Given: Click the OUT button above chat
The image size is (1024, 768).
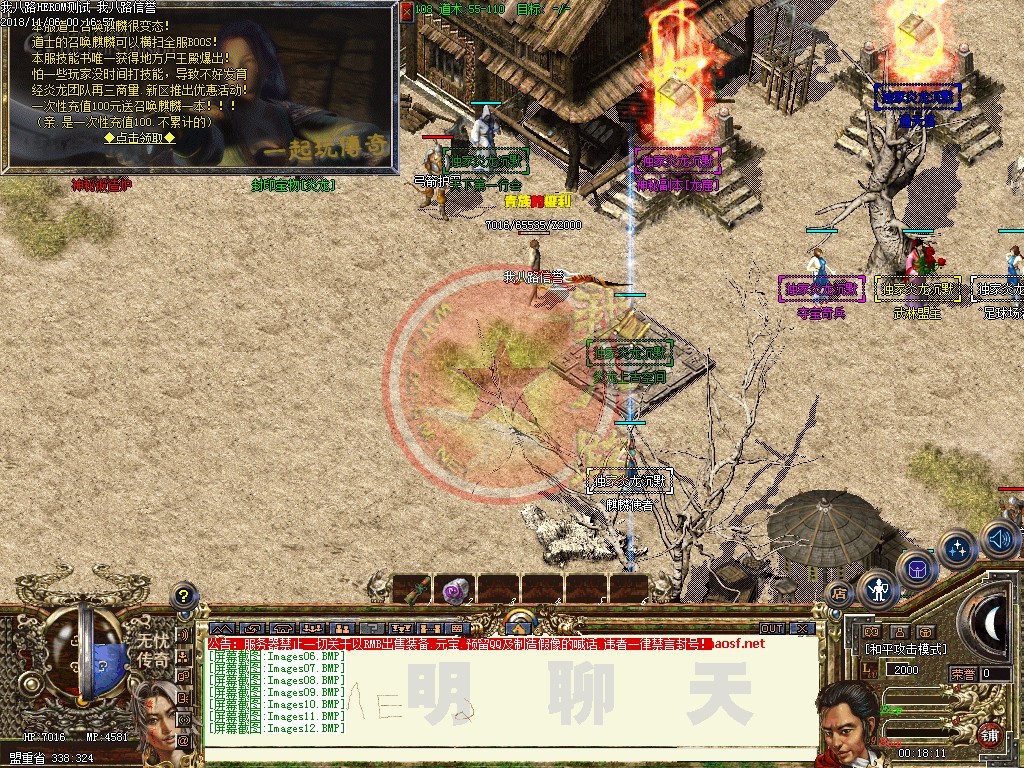Looking at the screenshot, I should [x=771, y=628].
